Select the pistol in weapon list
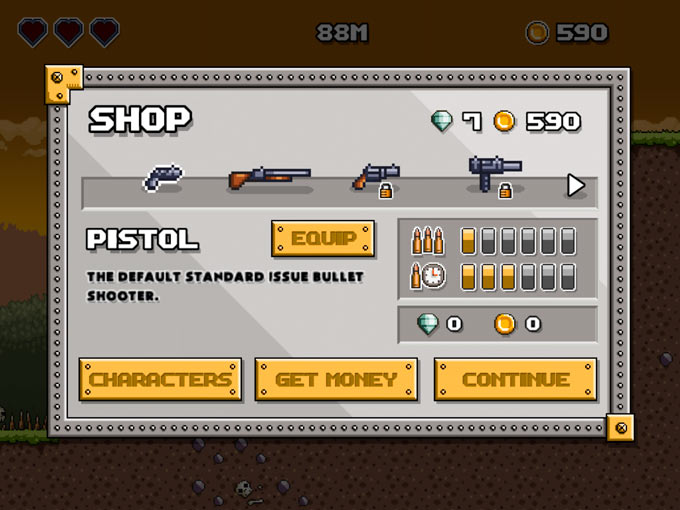The width and height of the screenshot is (680, 510). tap(162, 177)
